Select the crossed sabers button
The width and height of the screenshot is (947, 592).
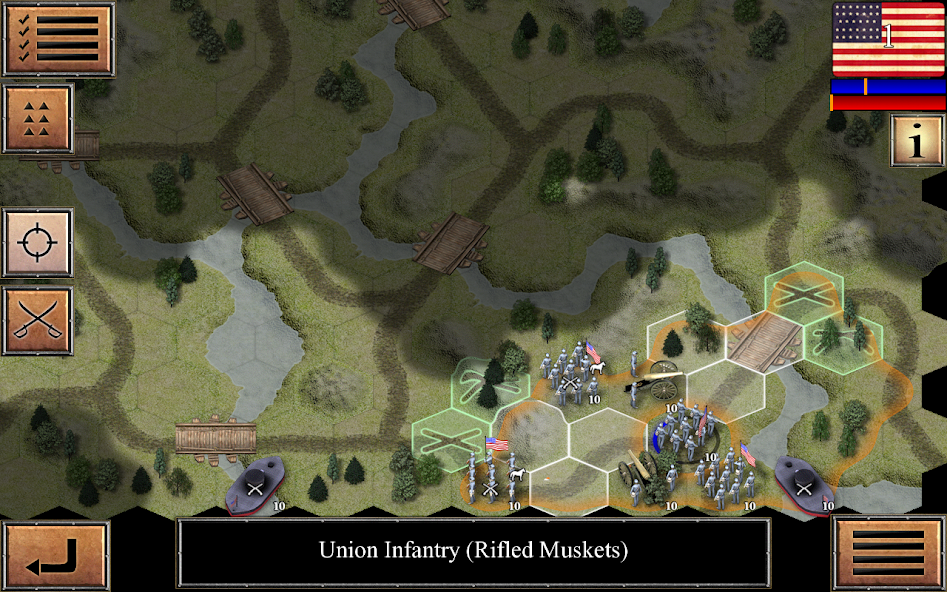coord(38,321)
